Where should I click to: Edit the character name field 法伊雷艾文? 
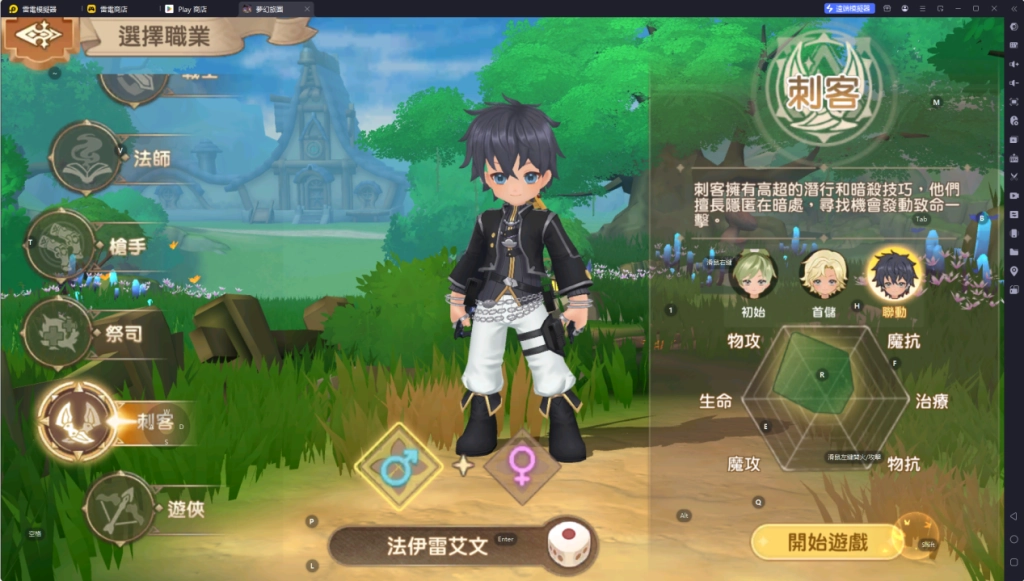tap(437, 546)
